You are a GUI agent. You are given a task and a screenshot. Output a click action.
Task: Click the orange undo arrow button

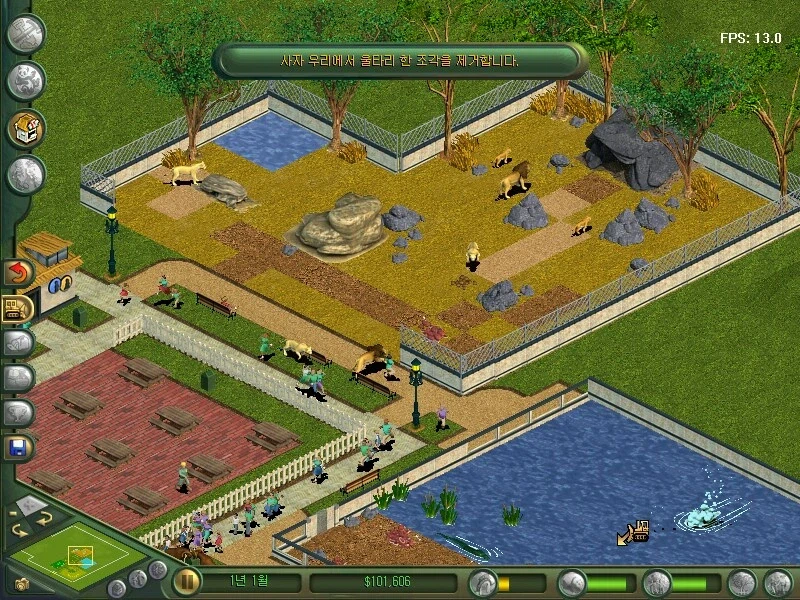tap(19, 272)
